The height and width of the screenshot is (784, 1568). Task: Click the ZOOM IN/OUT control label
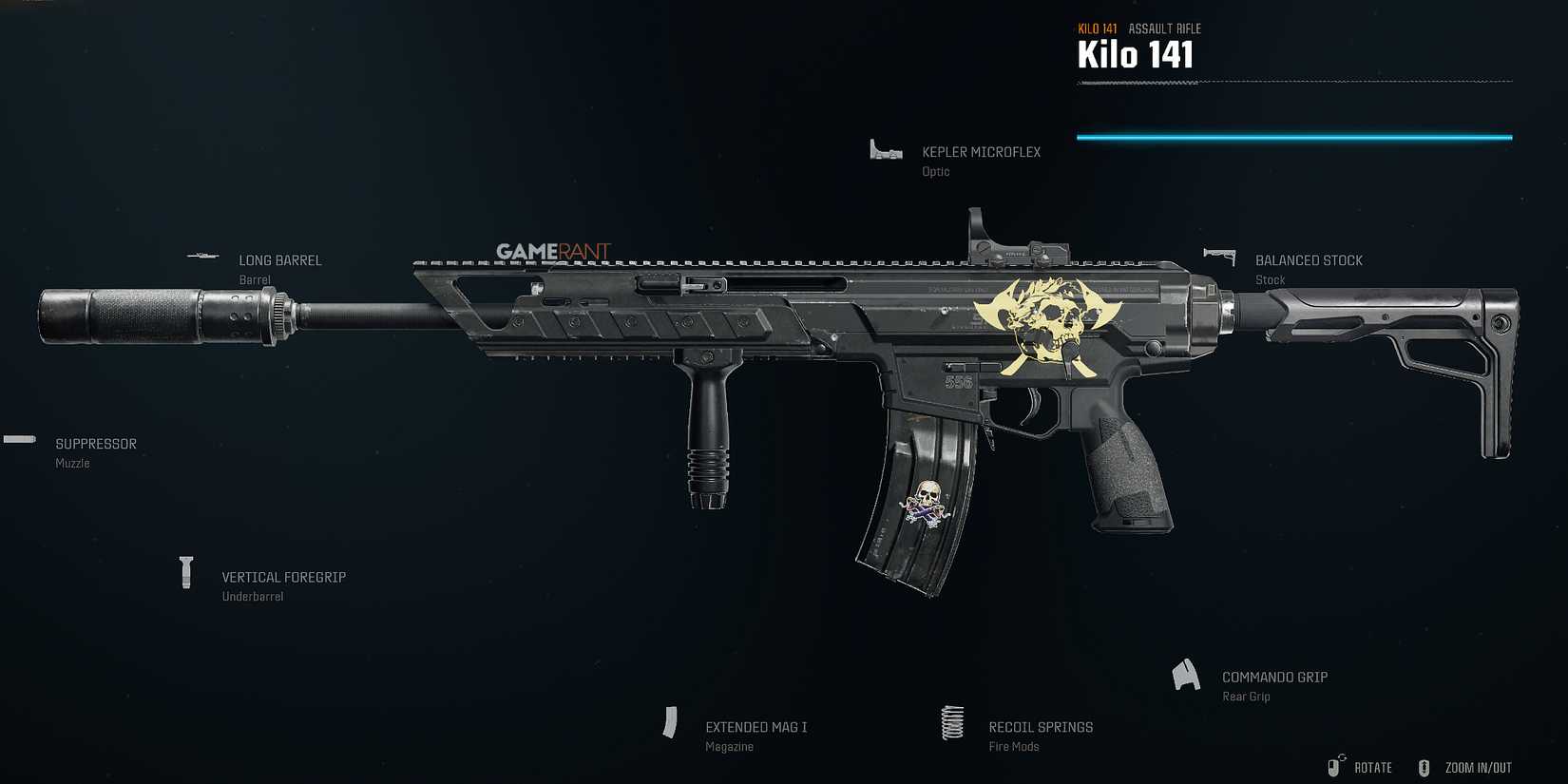tap(1477, 768)
